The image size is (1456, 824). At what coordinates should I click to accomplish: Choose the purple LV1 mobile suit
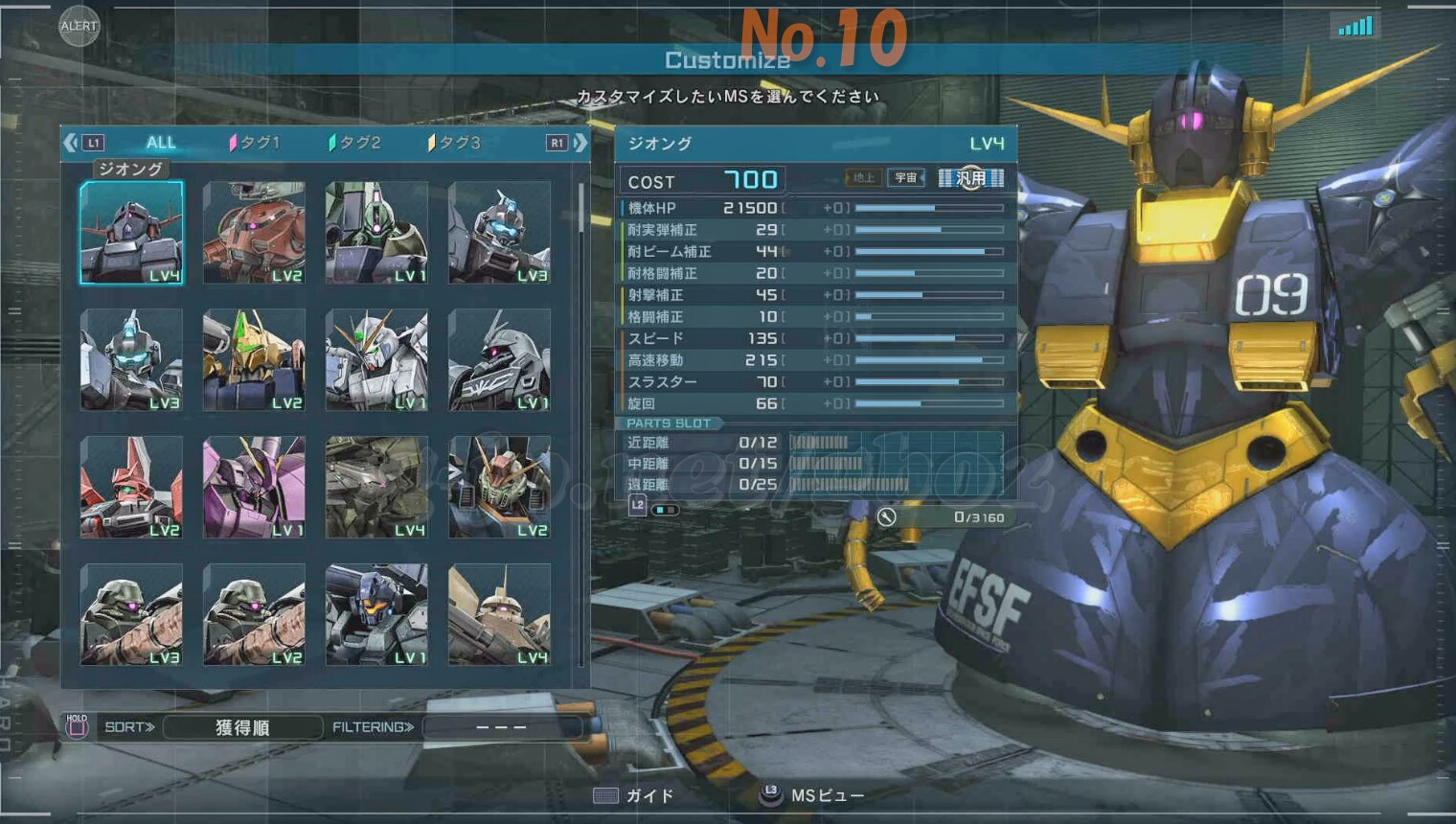pyautogui.click(x=254, y=487)
